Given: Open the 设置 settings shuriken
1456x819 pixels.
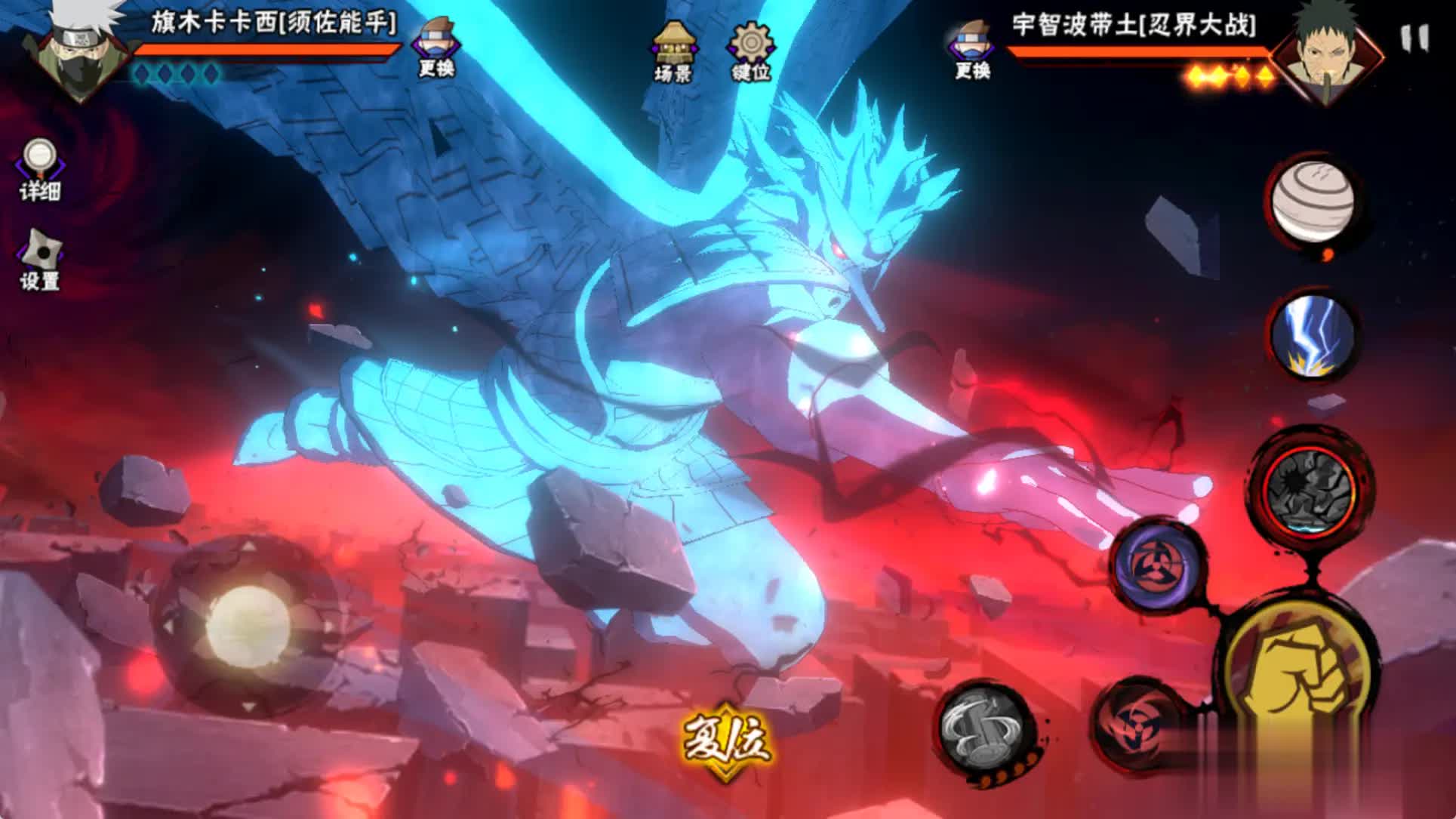Looking at the screenshot, I should click(x=39, y=260).
